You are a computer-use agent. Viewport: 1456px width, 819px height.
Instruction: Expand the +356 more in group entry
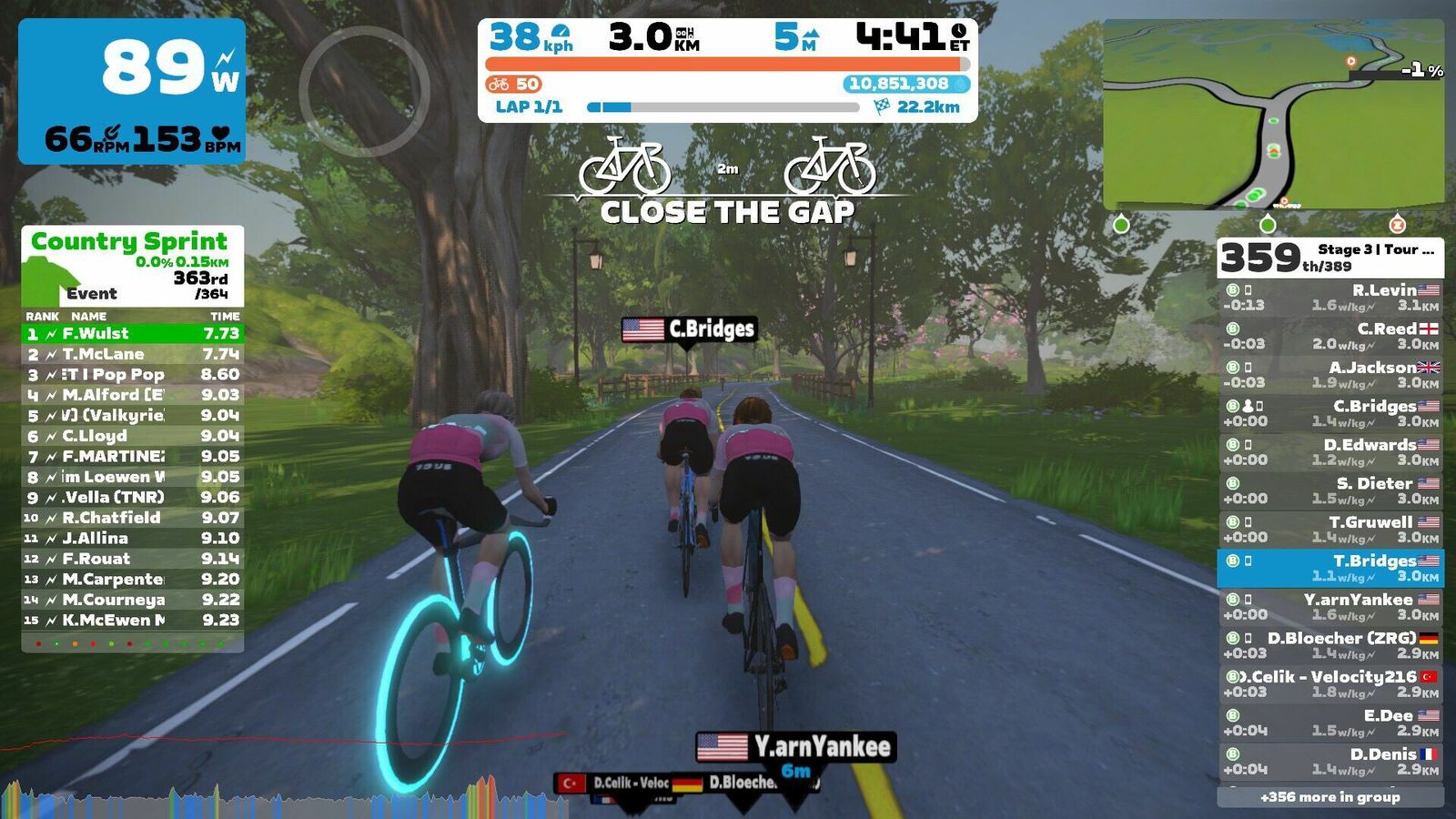pyautogui.click(x=1330, y=797)
